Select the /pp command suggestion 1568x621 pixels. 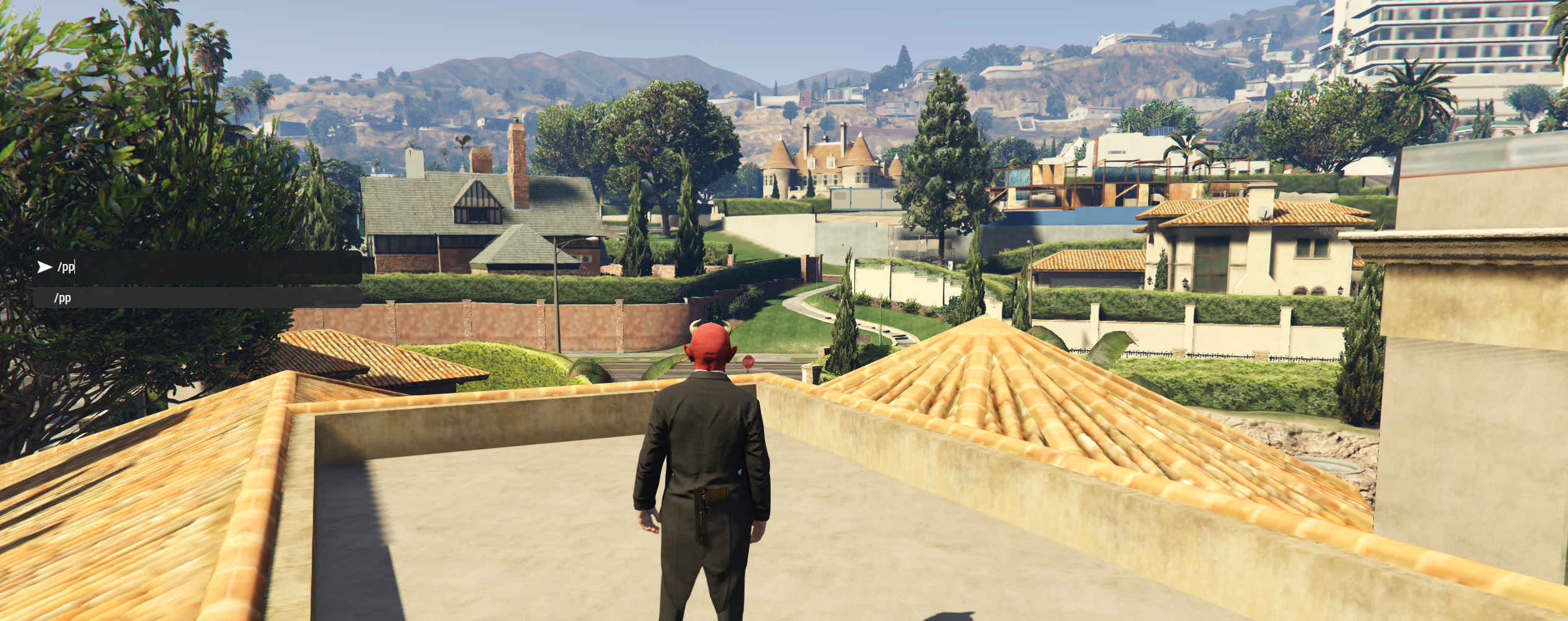(x=197, y=298)
